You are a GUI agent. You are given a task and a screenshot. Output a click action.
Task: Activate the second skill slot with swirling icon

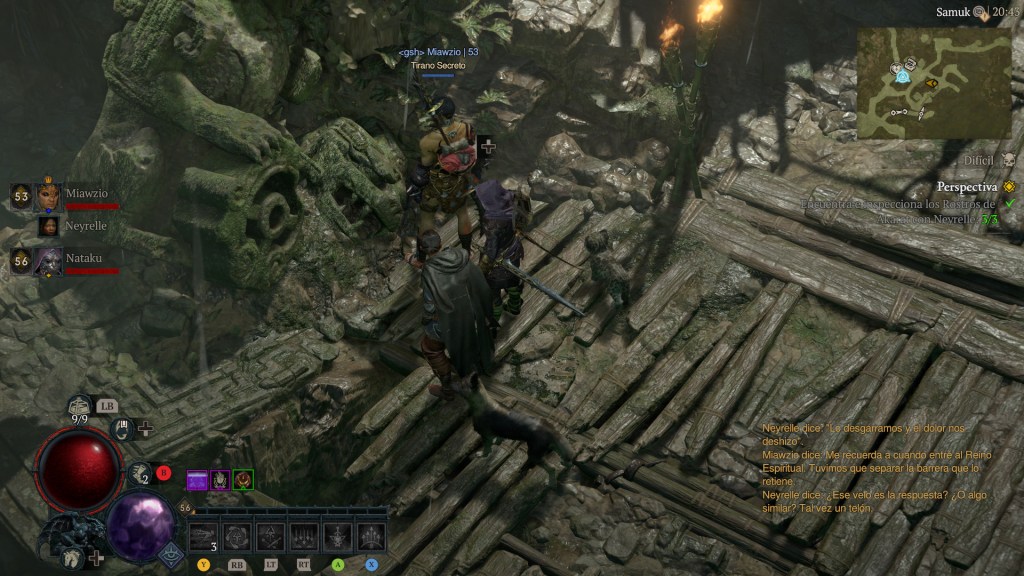[237, 537]
